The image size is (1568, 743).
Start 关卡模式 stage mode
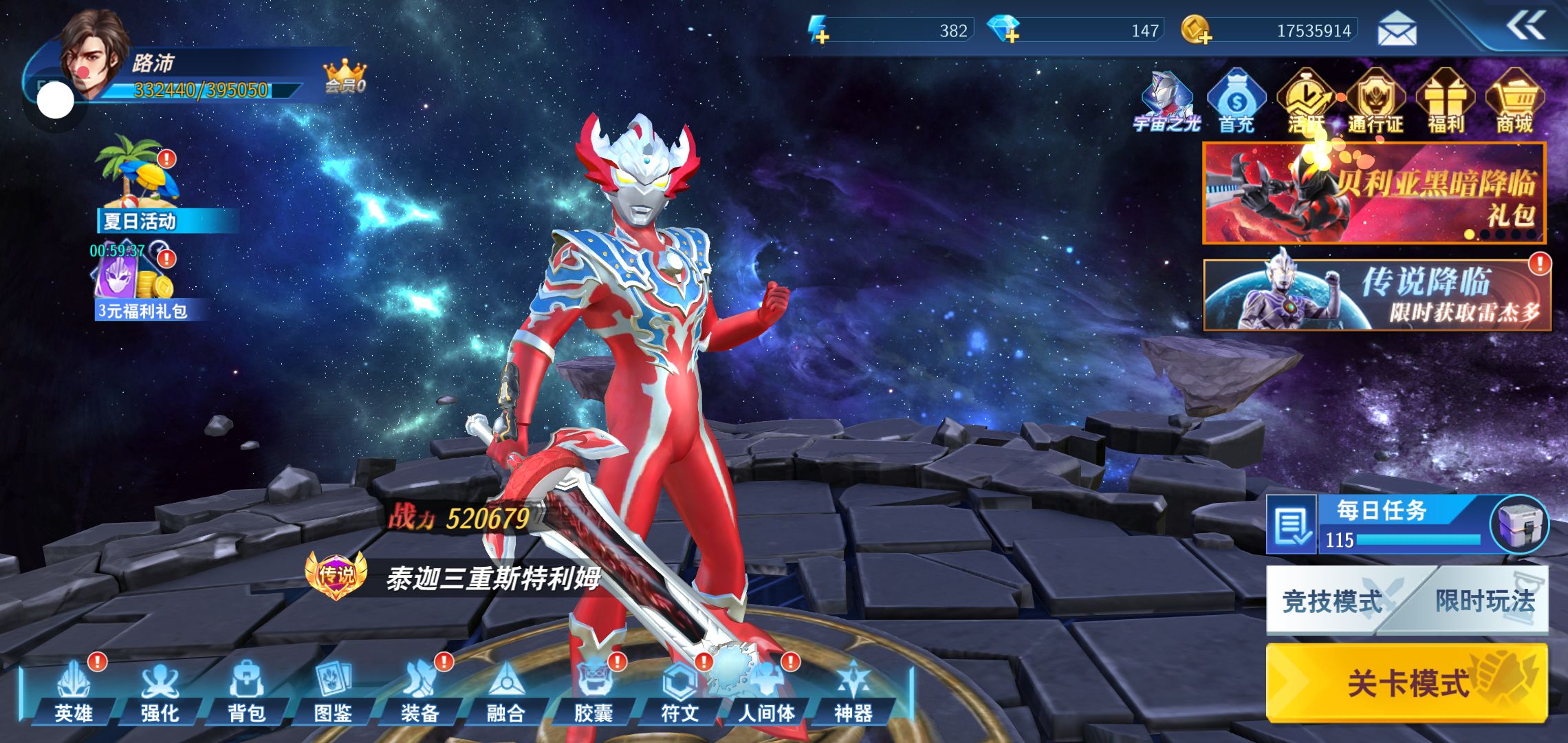tap(1406, 682)
